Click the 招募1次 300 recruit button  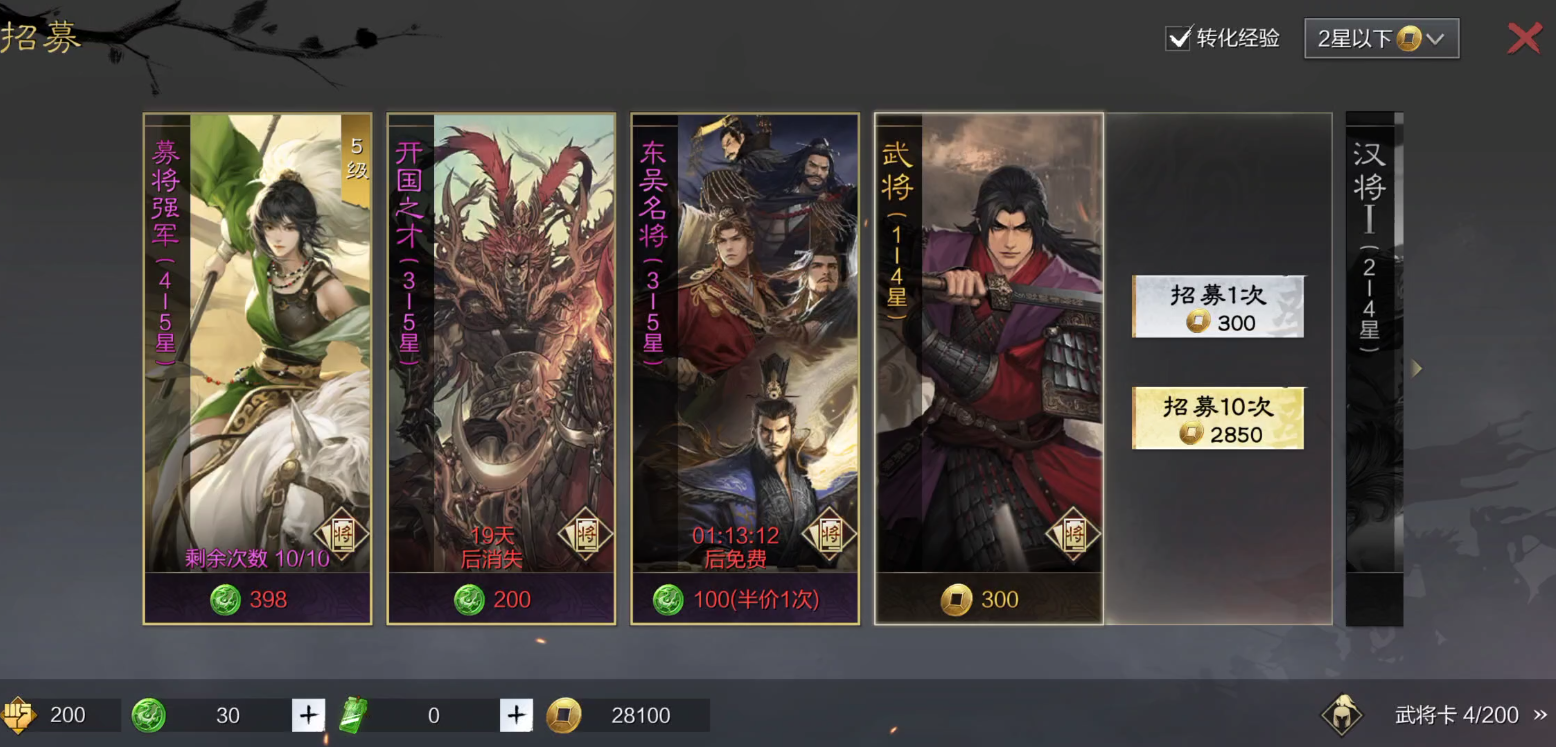(1218, 307)
